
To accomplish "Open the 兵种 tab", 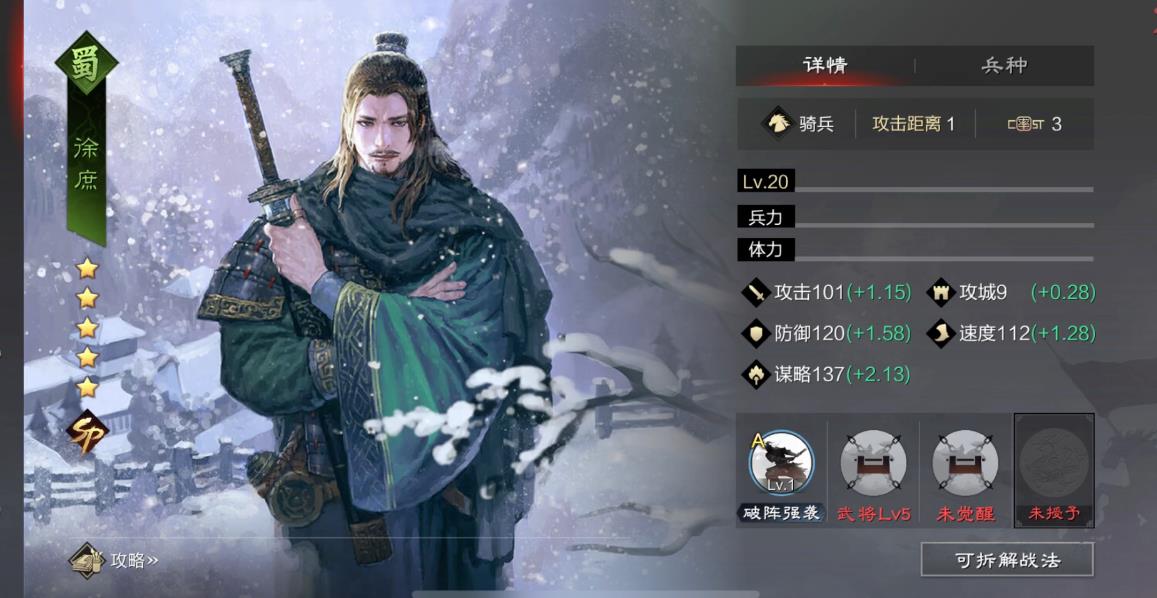I will tap(1003, 66).
